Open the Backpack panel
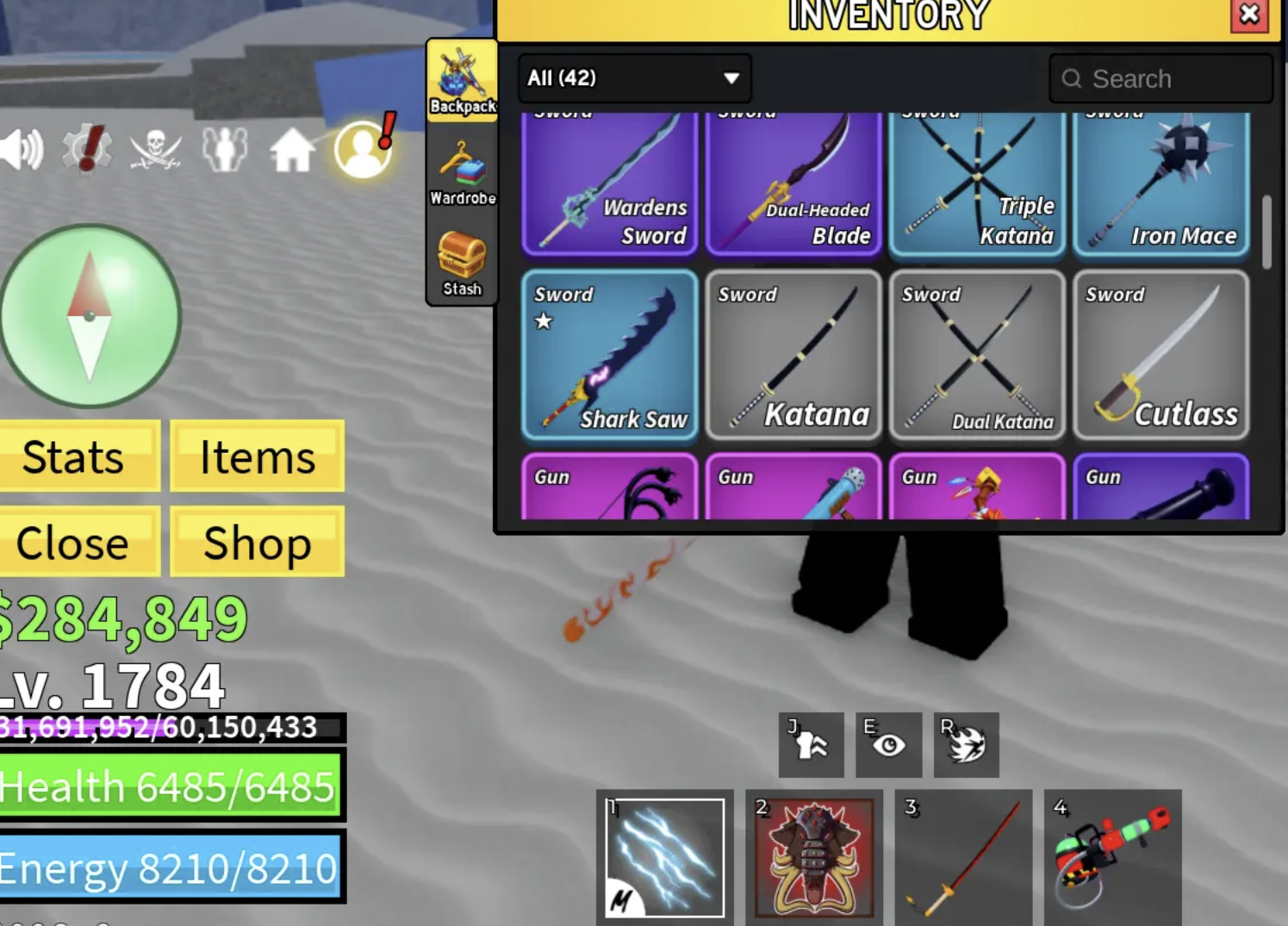This screenshot has height=926, width=1288. pos(462,78)
